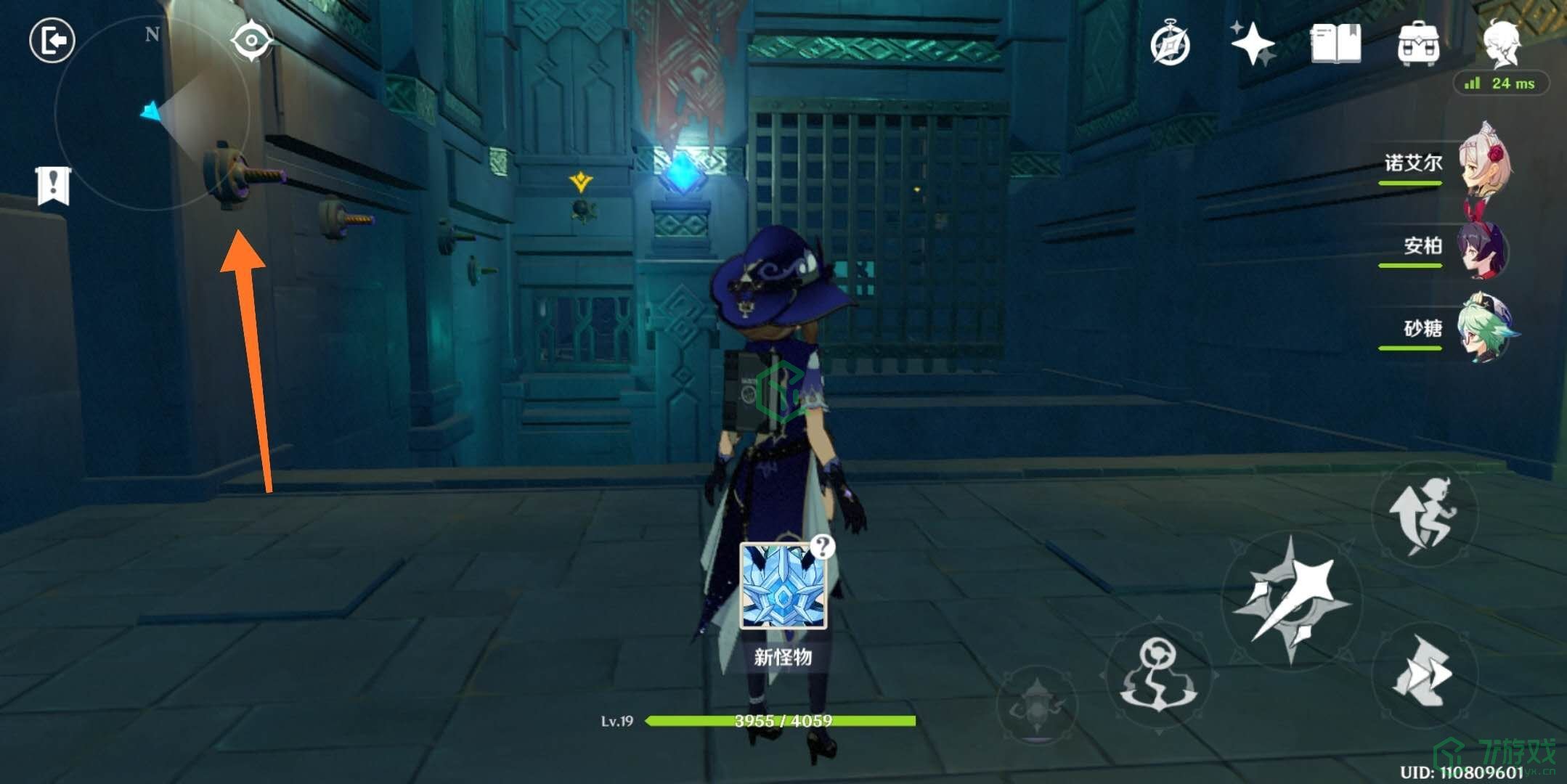Open the Paimon main menu

(x=1502, y=42)
